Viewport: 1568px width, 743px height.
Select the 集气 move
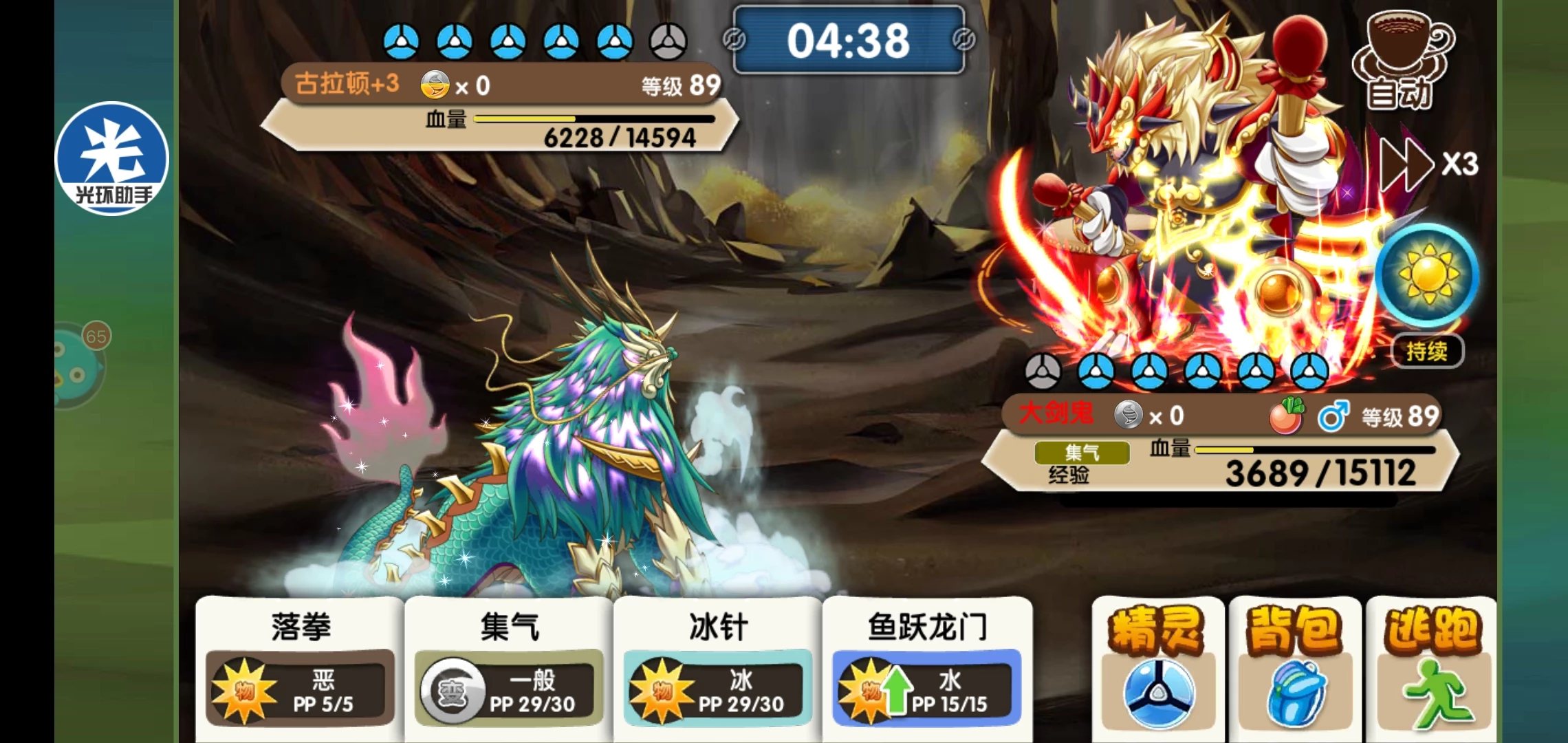(x=509, y=667)
